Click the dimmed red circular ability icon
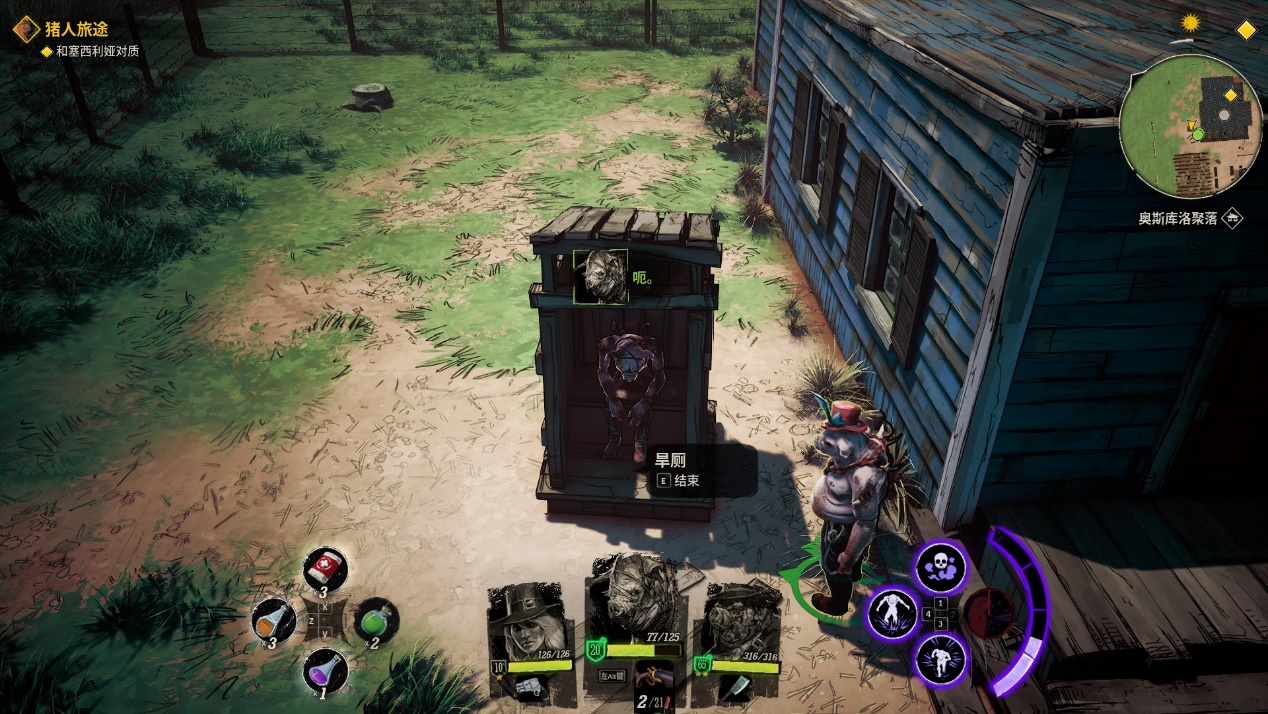The width and height of the screenshot is (1268, 714). (987, 612)
